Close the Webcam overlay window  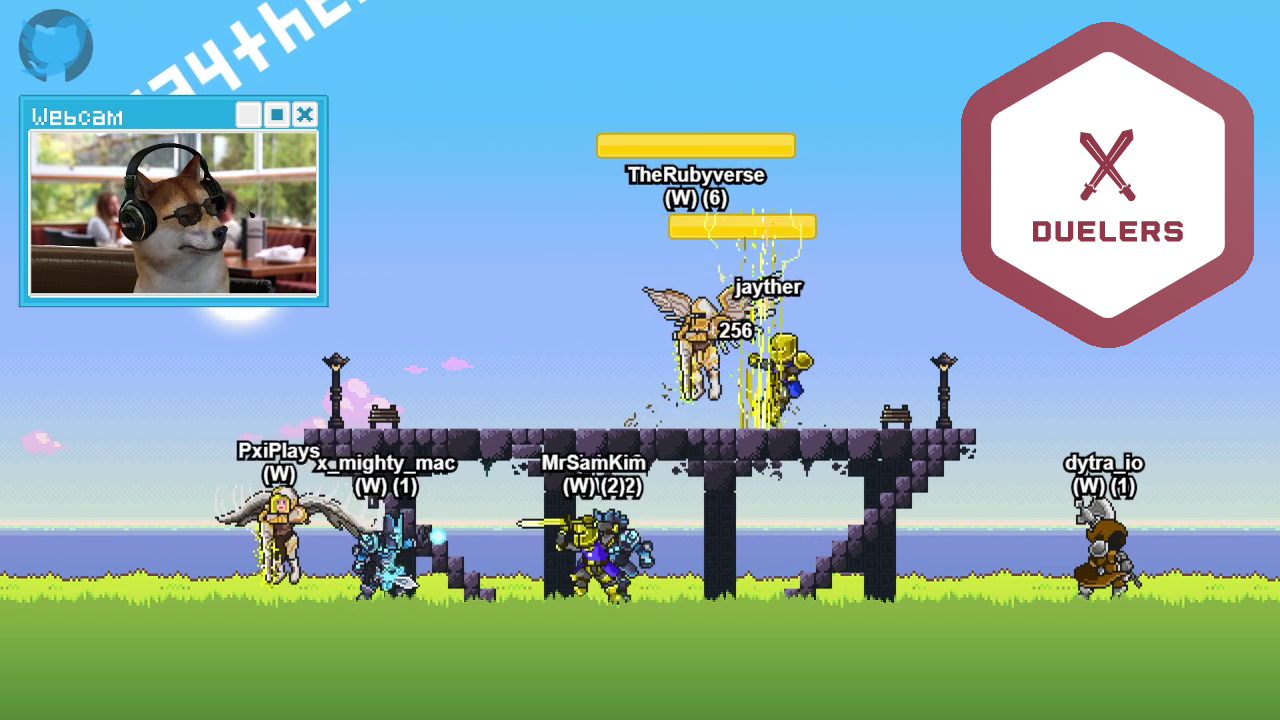(x=305, y=115)
